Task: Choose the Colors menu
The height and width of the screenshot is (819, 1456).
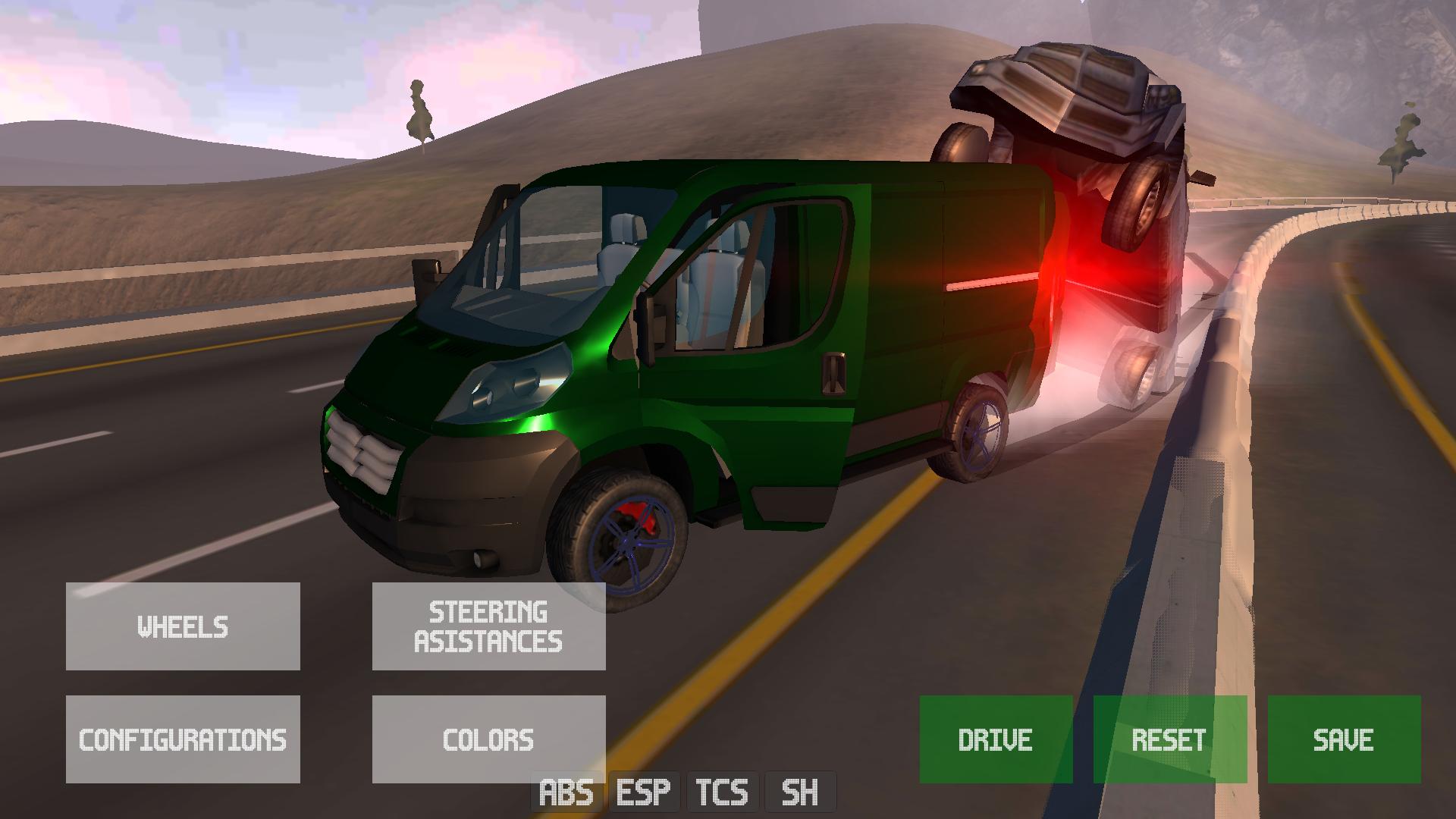Action: [x=488, y=739]
